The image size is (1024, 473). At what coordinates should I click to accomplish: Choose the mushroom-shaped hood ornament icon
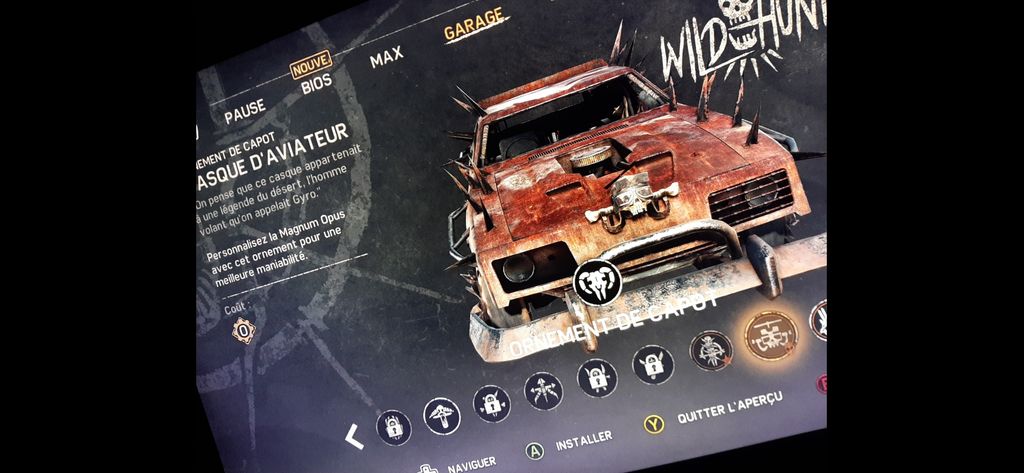coord(442,414)
